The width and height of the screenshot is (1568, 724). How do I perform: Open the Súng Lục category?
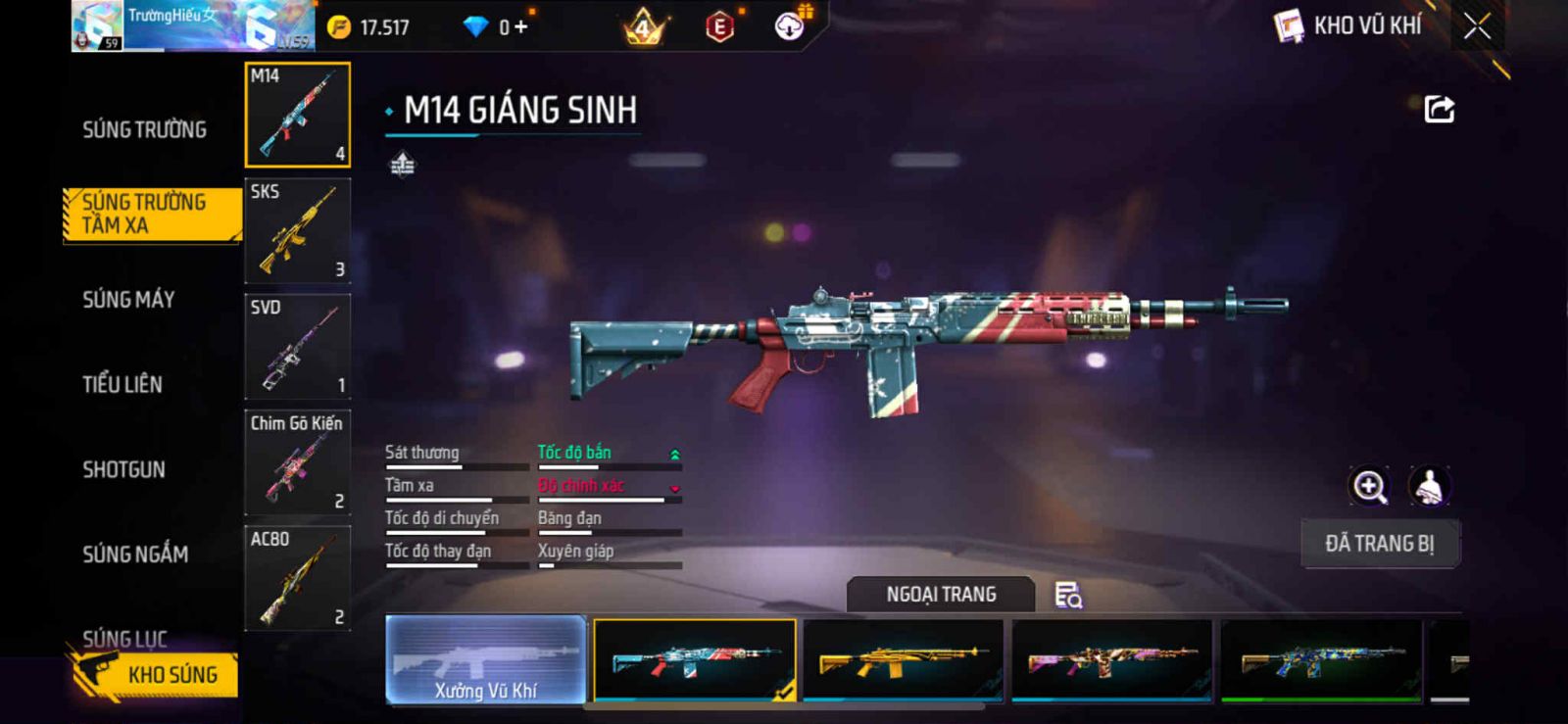(x=124, y=638)
